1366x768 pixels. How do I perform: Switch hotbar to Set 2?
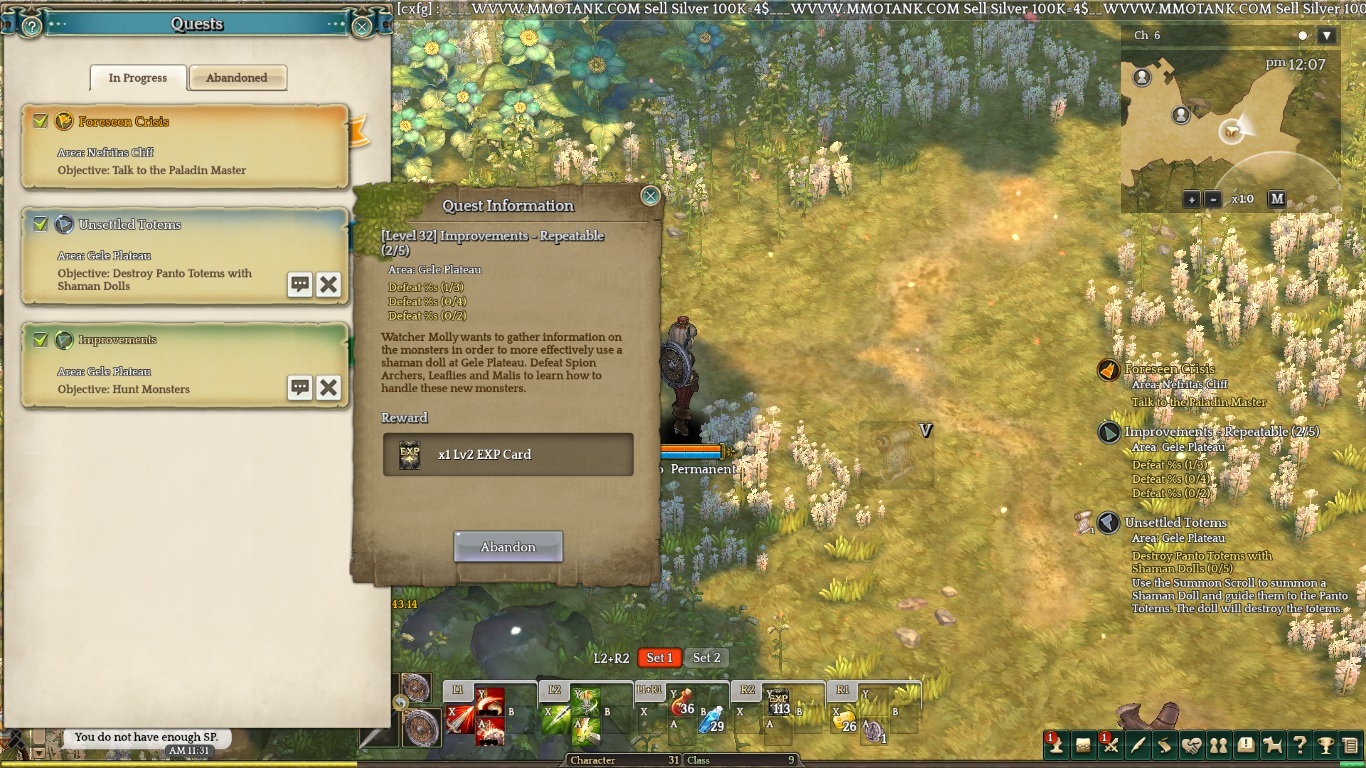pos(707,657)
